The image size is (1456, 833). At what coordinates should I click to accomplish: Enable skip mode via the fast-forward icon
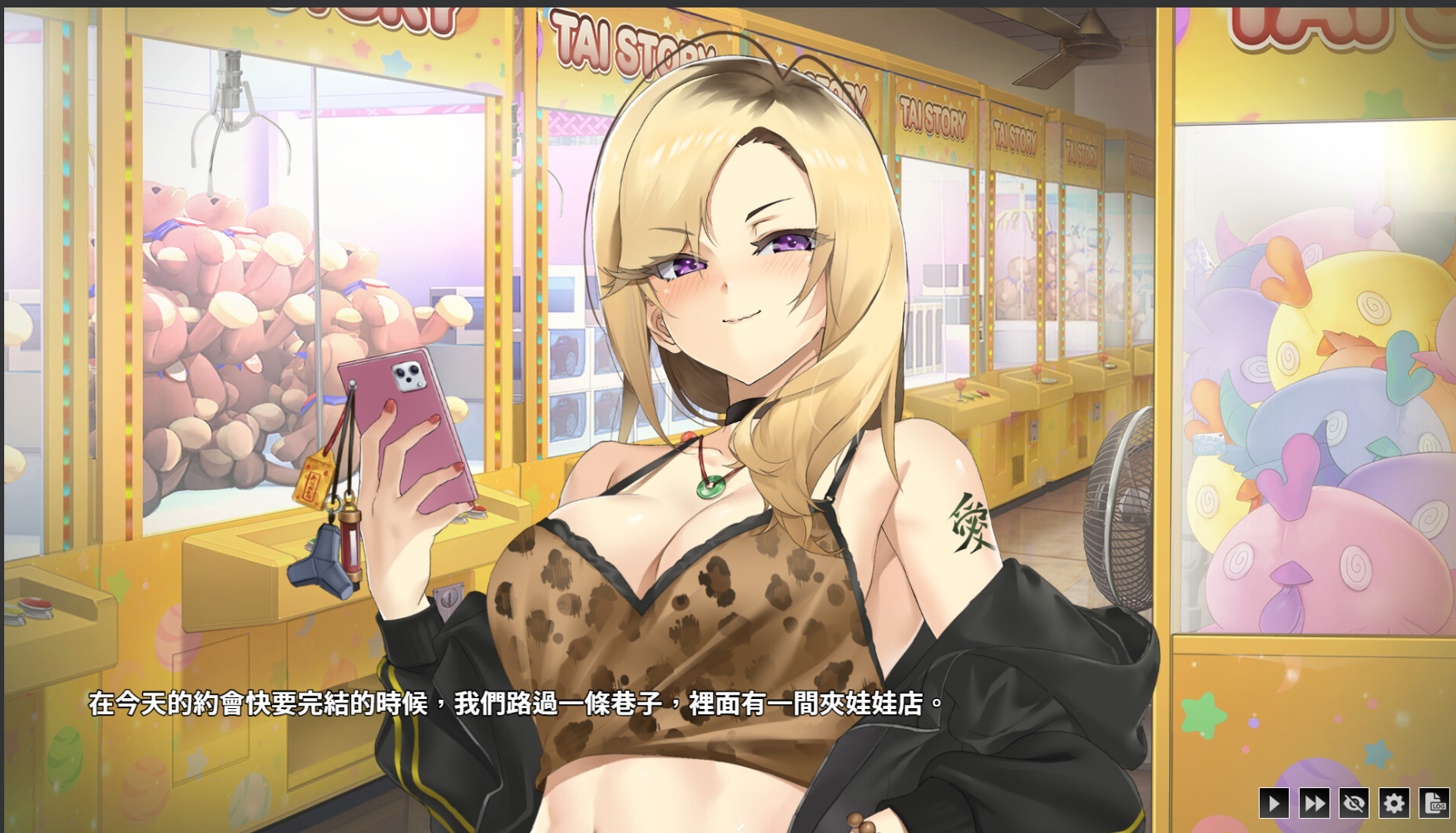1315,804
